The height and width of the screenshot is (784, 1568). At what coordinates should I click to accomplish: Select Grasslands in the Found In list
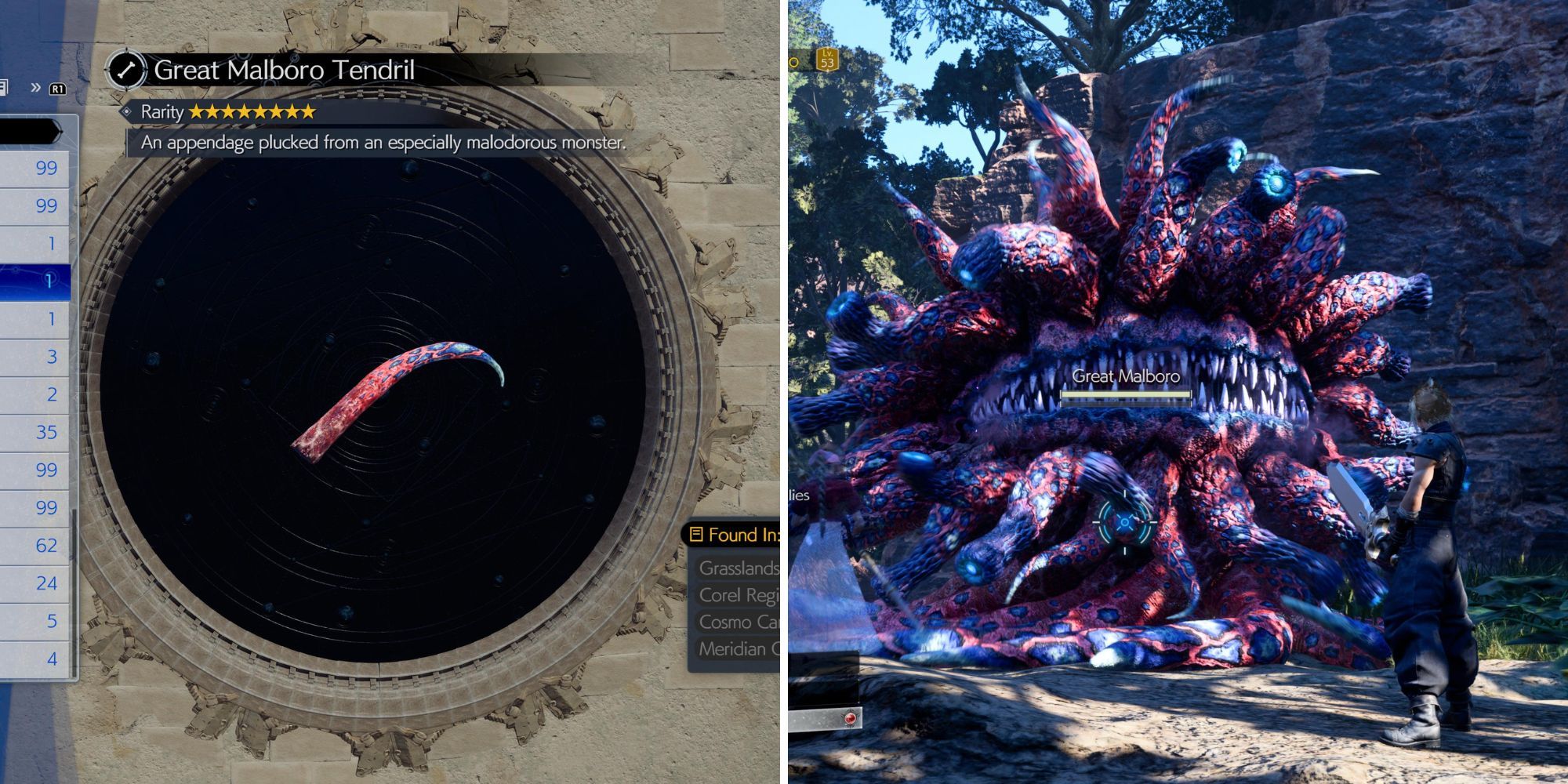(x=737, y=568)
